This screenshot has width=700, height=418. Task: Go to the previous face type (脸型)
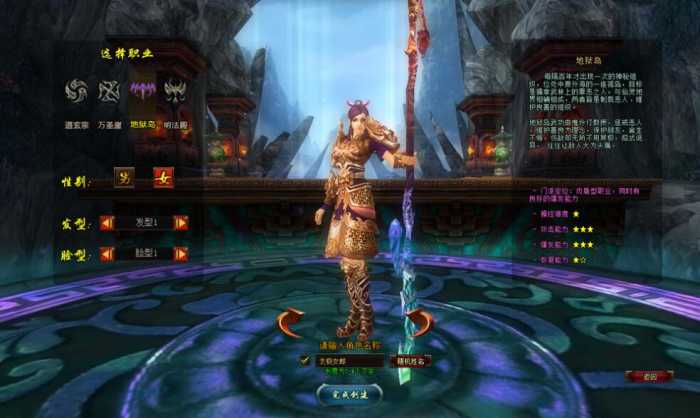point(106,254)
